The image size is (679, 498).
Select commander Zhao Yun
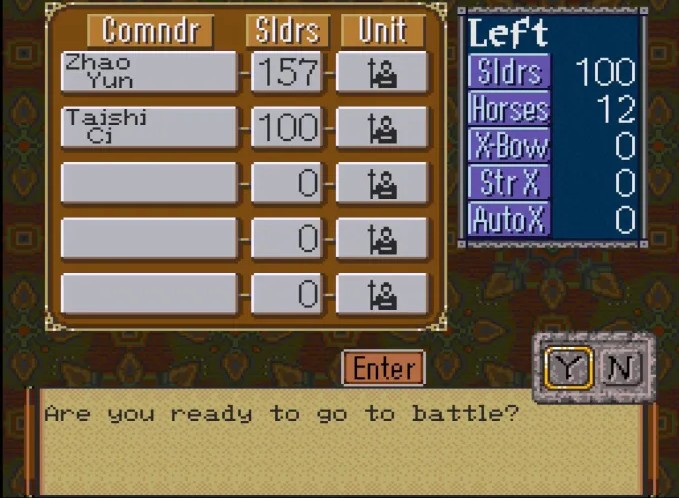click(149, 73)
